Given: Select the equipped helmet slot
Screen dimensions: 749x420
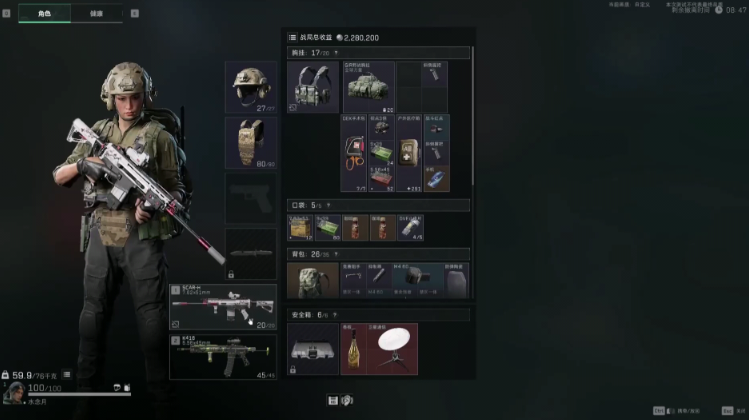Looking at the screenshot, I should [250, 86].
